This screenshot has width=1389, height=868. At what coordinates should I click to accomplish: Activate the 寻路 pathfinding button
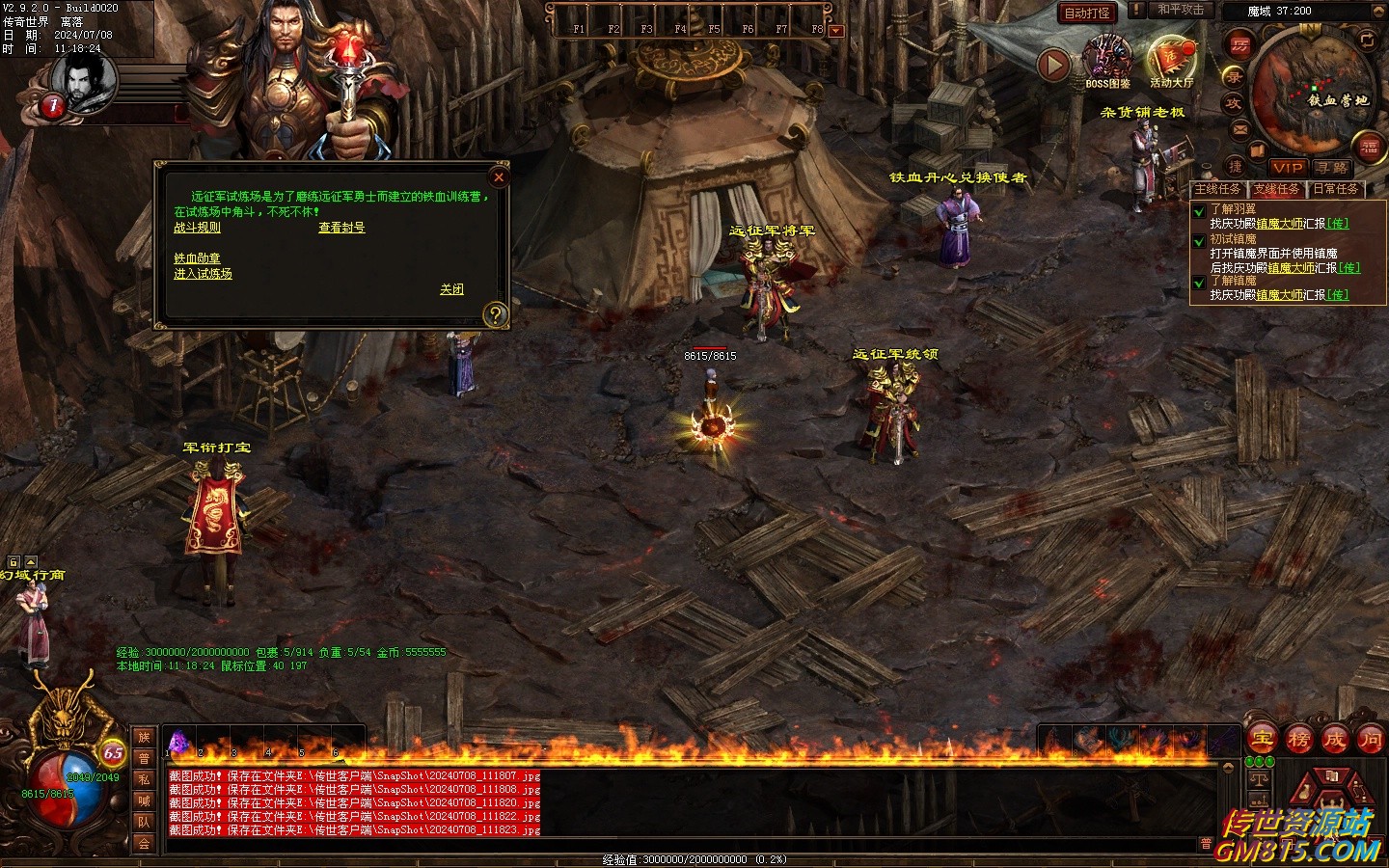pos(1331,168)
